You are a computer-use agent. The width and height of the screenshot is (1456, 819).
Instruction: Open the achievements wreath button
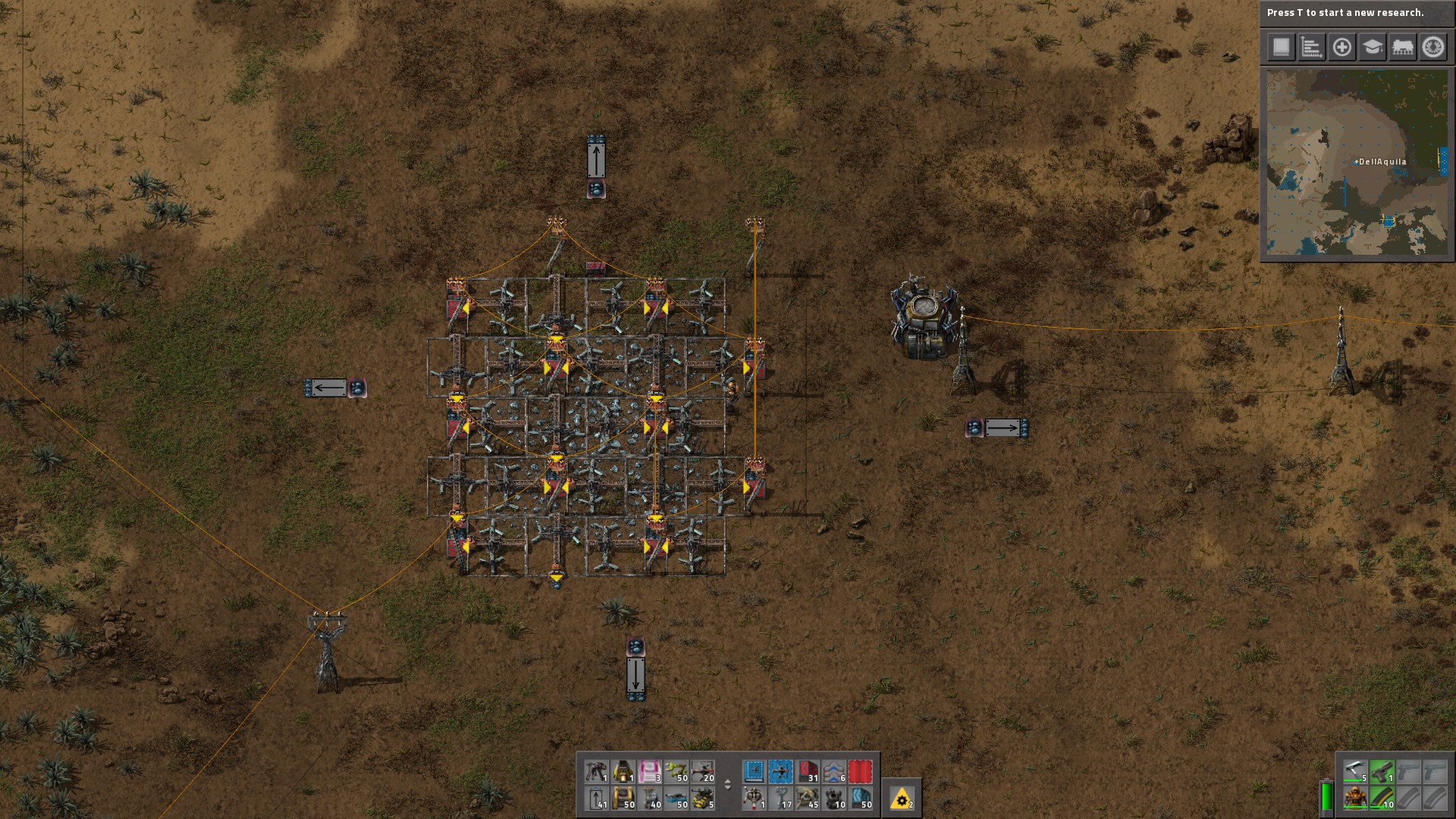click(1432, 47)
